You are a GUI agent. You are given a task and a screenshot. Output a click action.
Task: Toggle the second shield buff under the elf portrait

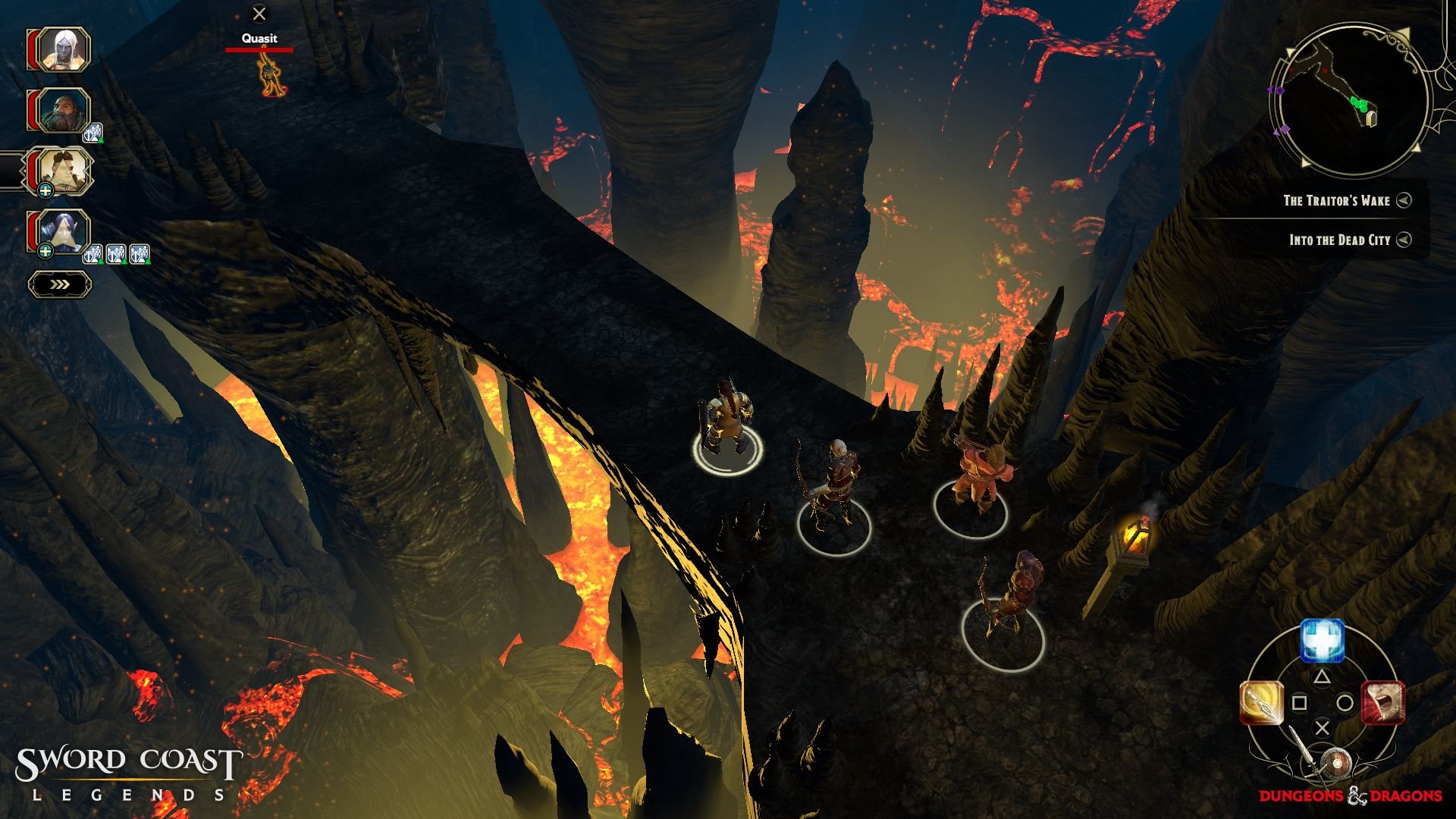click(x=115, y=253)
